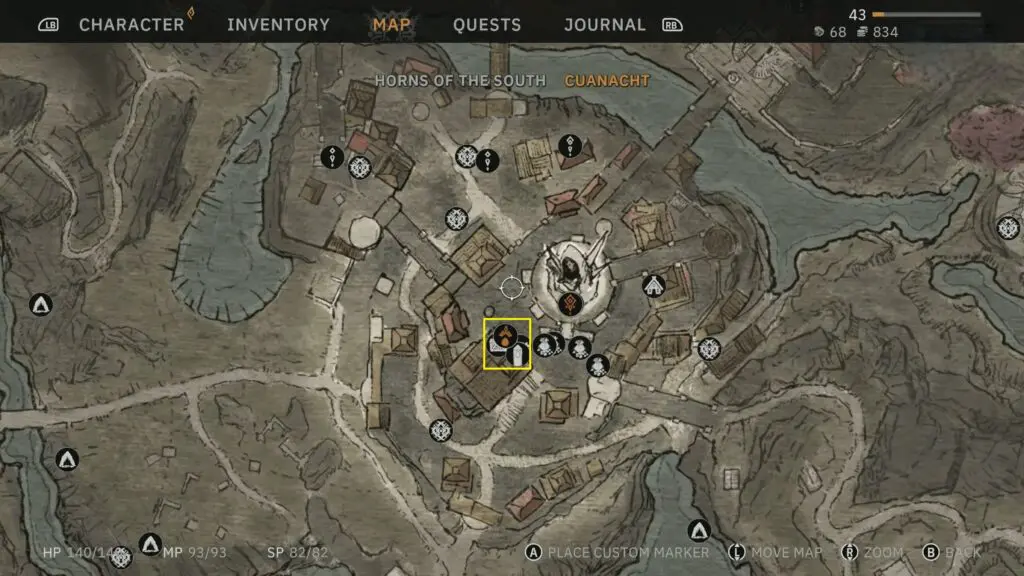Select the hut-shaped building map marker
Viewport: 1024px width, 576px height.
[654, 287]
